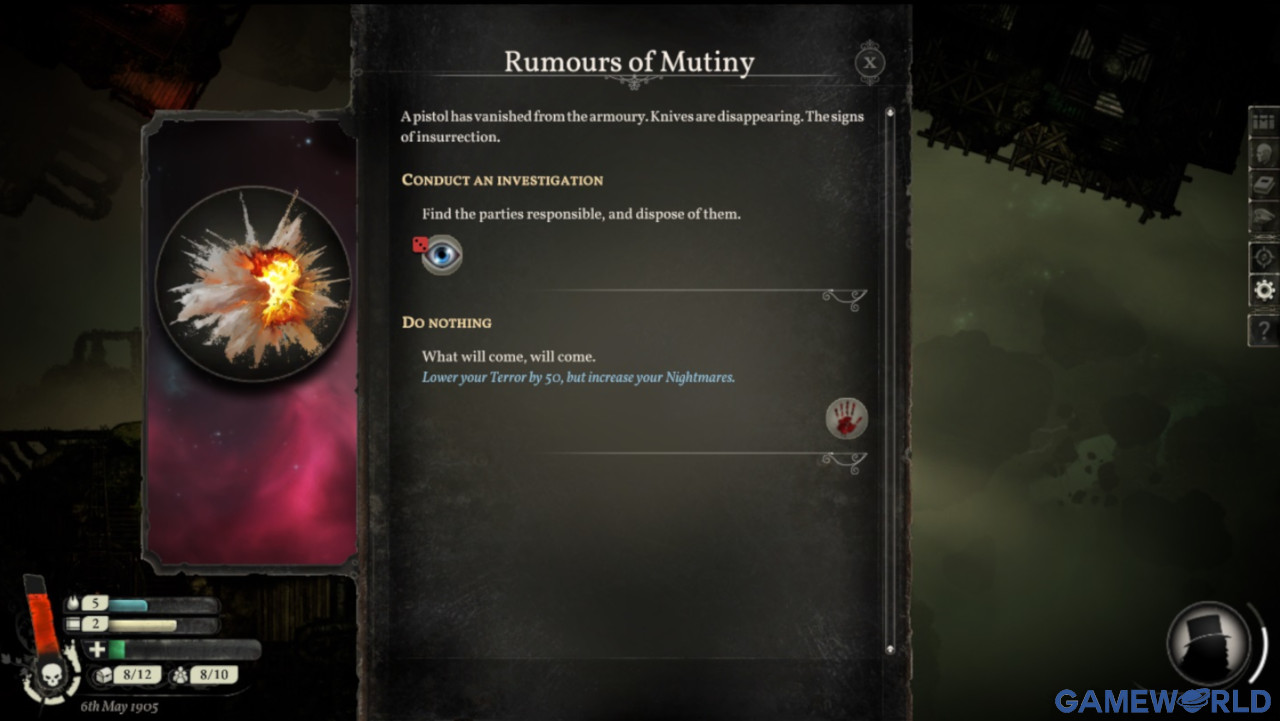Open the gazetteer compass icon on the sidebar
The height and width of the screenshot is (721, 1280).
1262,253
